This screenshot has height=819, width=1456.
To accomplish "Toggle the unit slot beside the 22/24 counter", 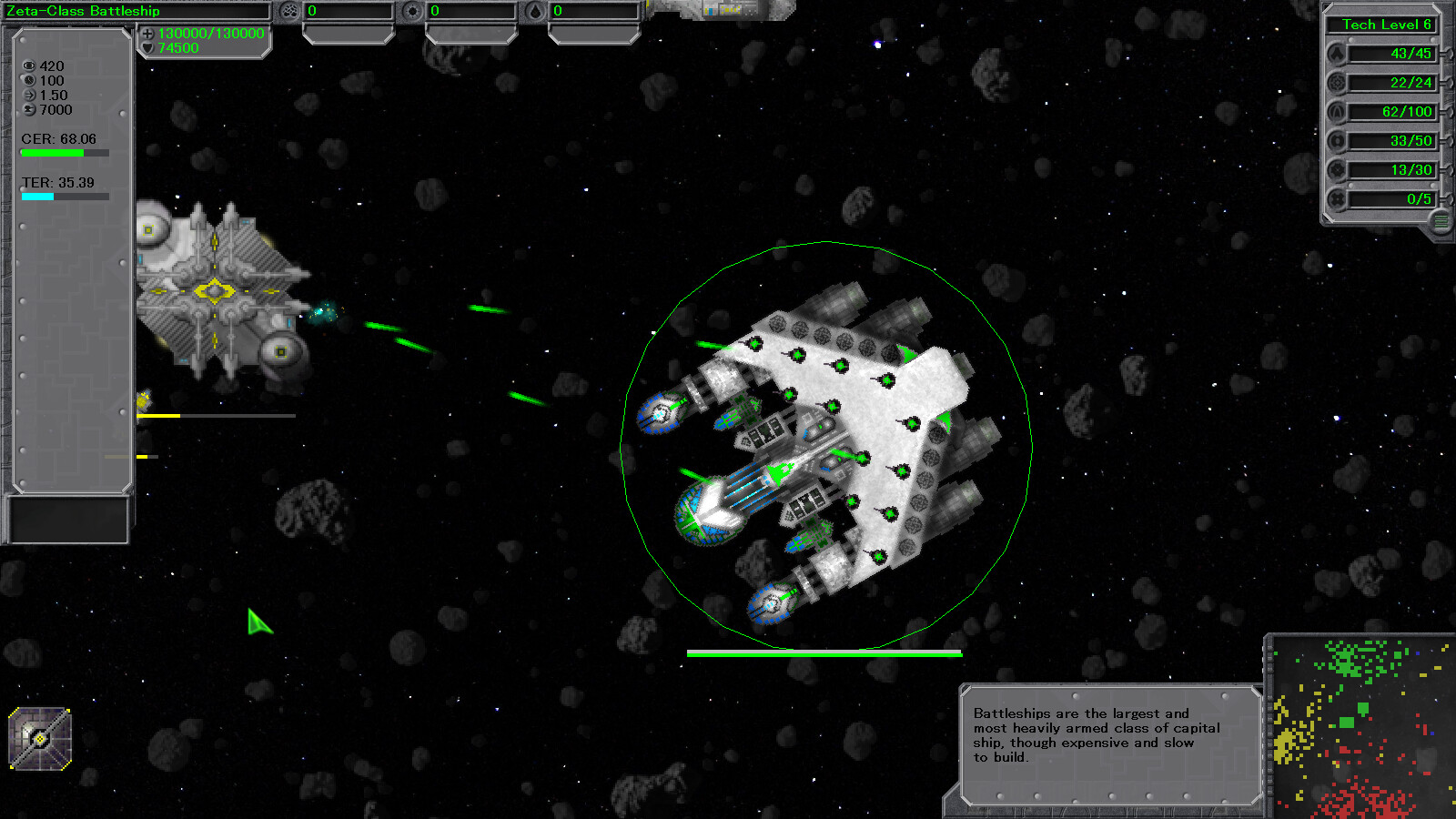I will click(x=1337, y=83).
